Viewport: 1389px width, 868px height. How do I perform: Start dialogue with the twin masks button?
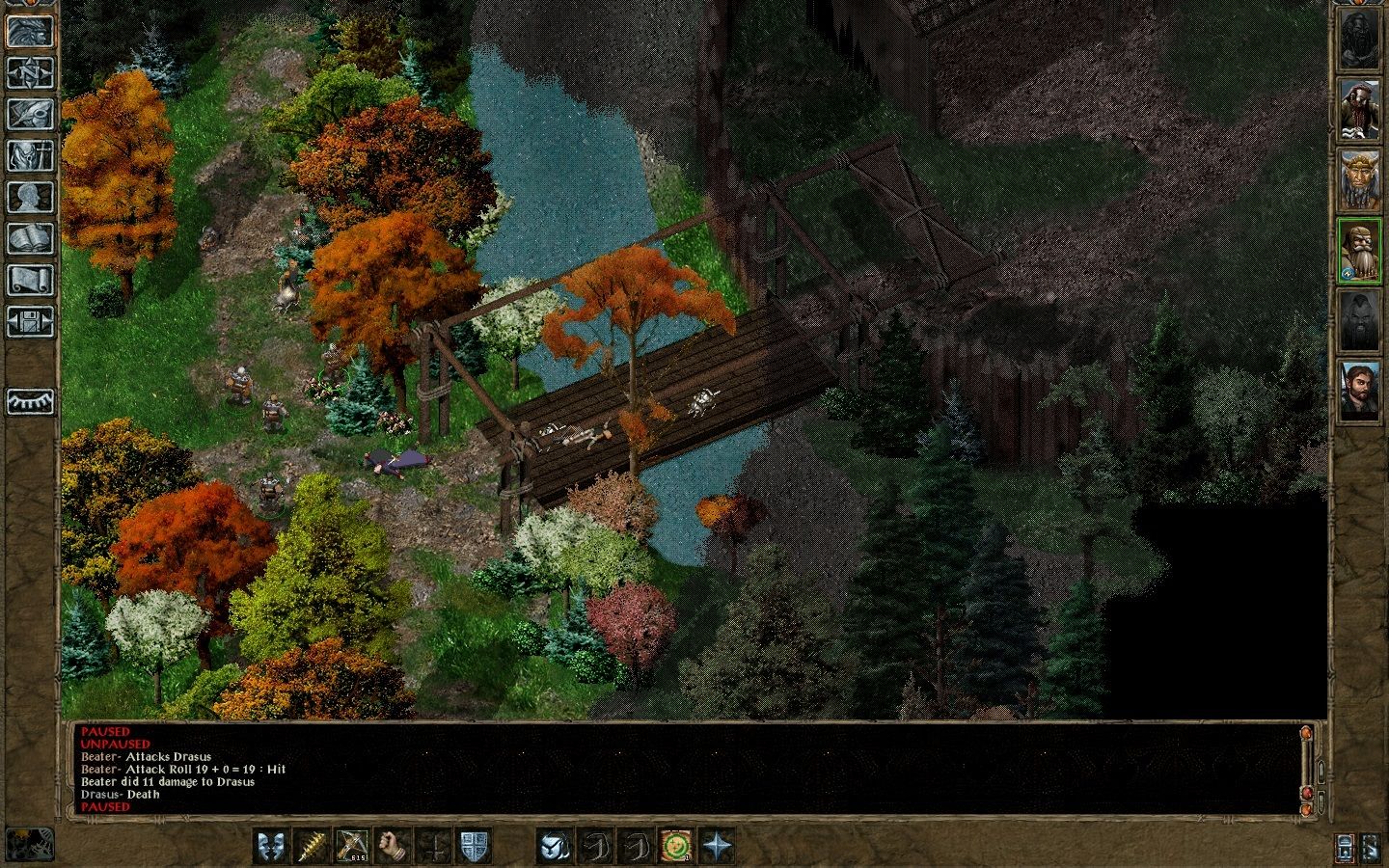(270, 846)
